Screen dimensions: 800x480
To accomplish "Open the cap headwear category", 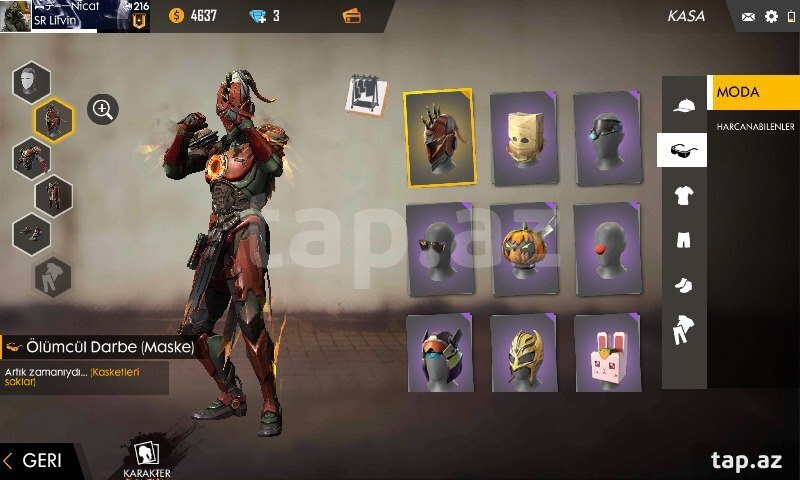I will (x=683, y=105).
